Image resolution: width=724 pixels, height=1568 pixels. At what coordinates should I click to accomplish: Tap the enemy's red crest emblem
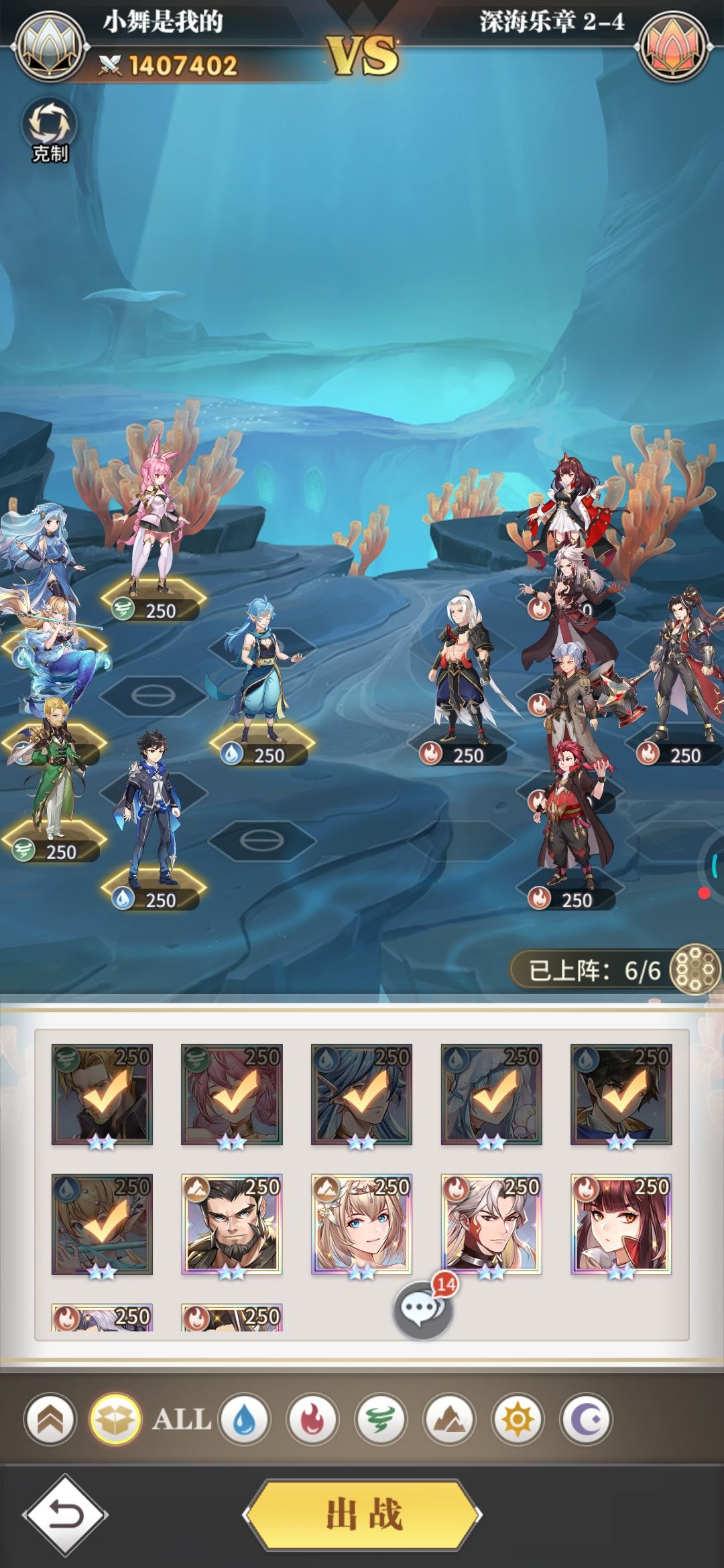click(x=674, y=47)
